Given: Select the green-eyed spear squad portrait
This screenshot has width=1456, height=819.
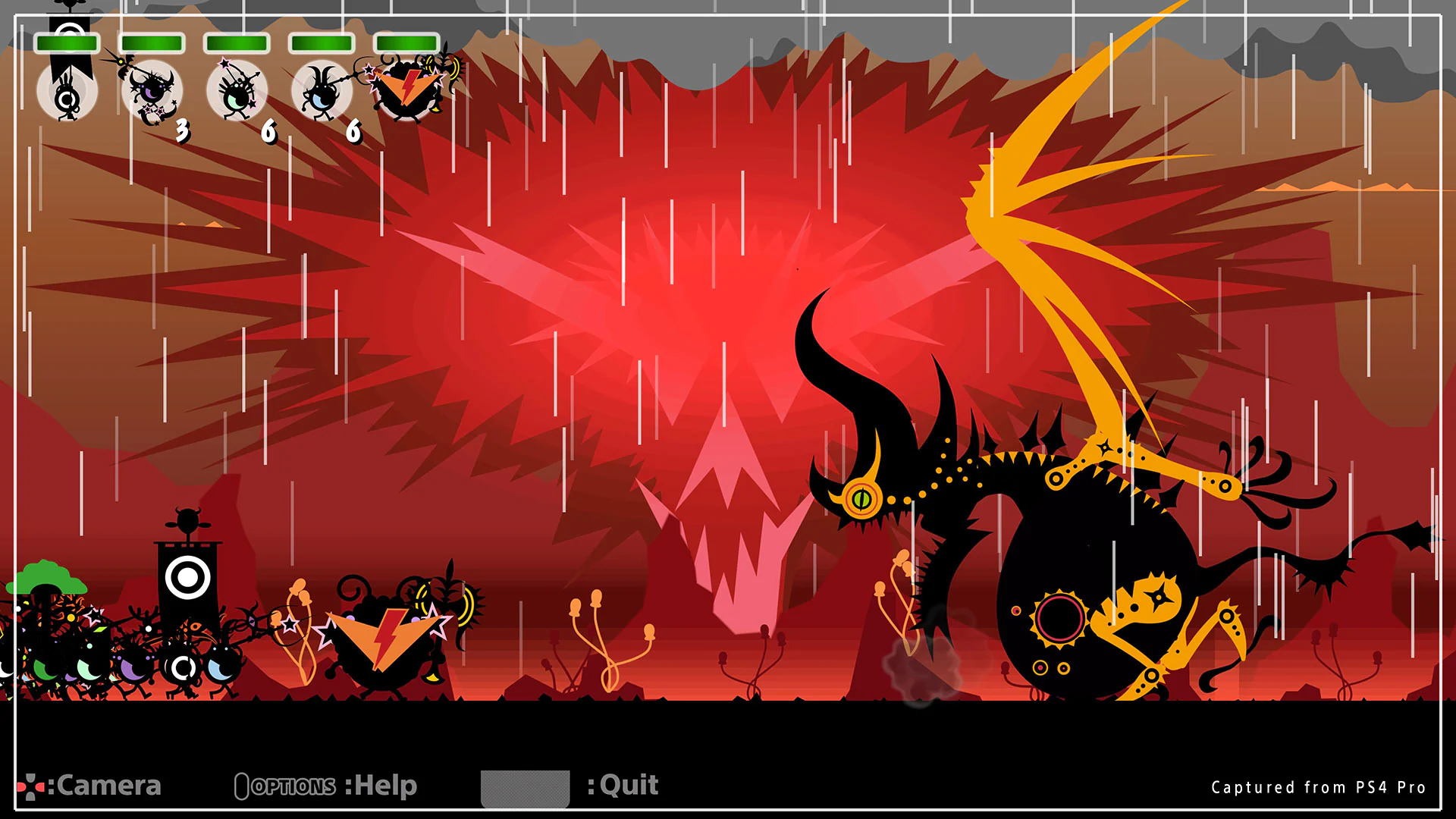Looking at the screenshot, I should coord(238,91).
